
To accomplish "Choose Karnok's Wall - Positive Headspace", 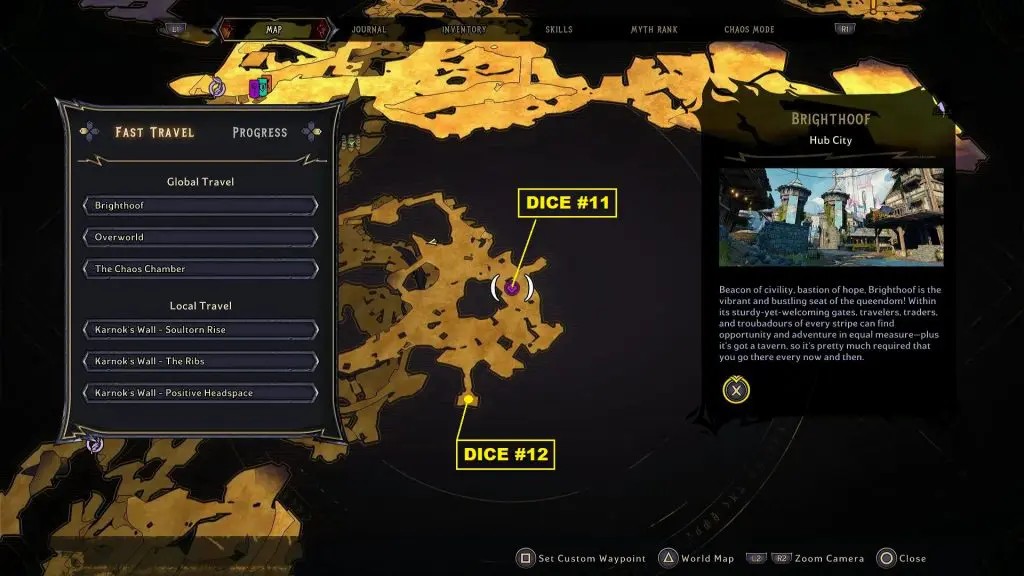I will pyautogui.click(x=201, y=393).
